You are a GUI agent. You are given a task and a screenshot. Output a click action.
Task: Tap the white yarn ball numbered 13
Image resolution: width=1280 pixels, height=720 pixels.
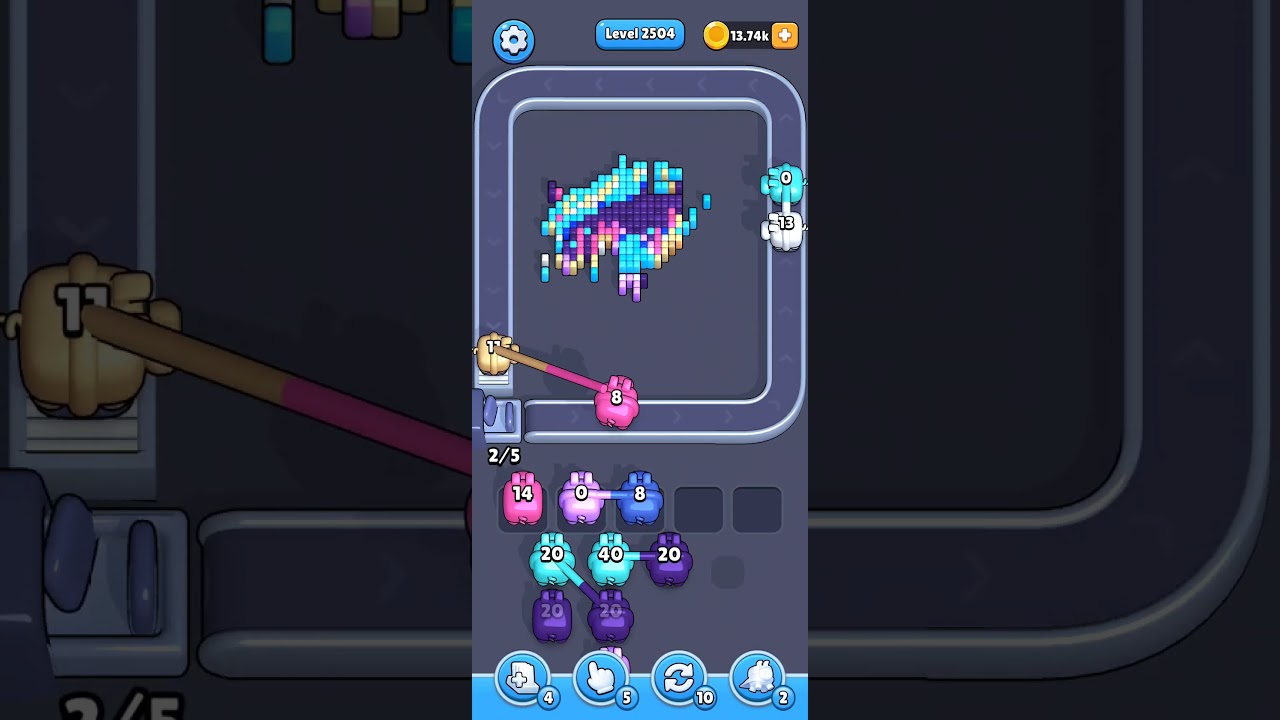coord(784,226)
